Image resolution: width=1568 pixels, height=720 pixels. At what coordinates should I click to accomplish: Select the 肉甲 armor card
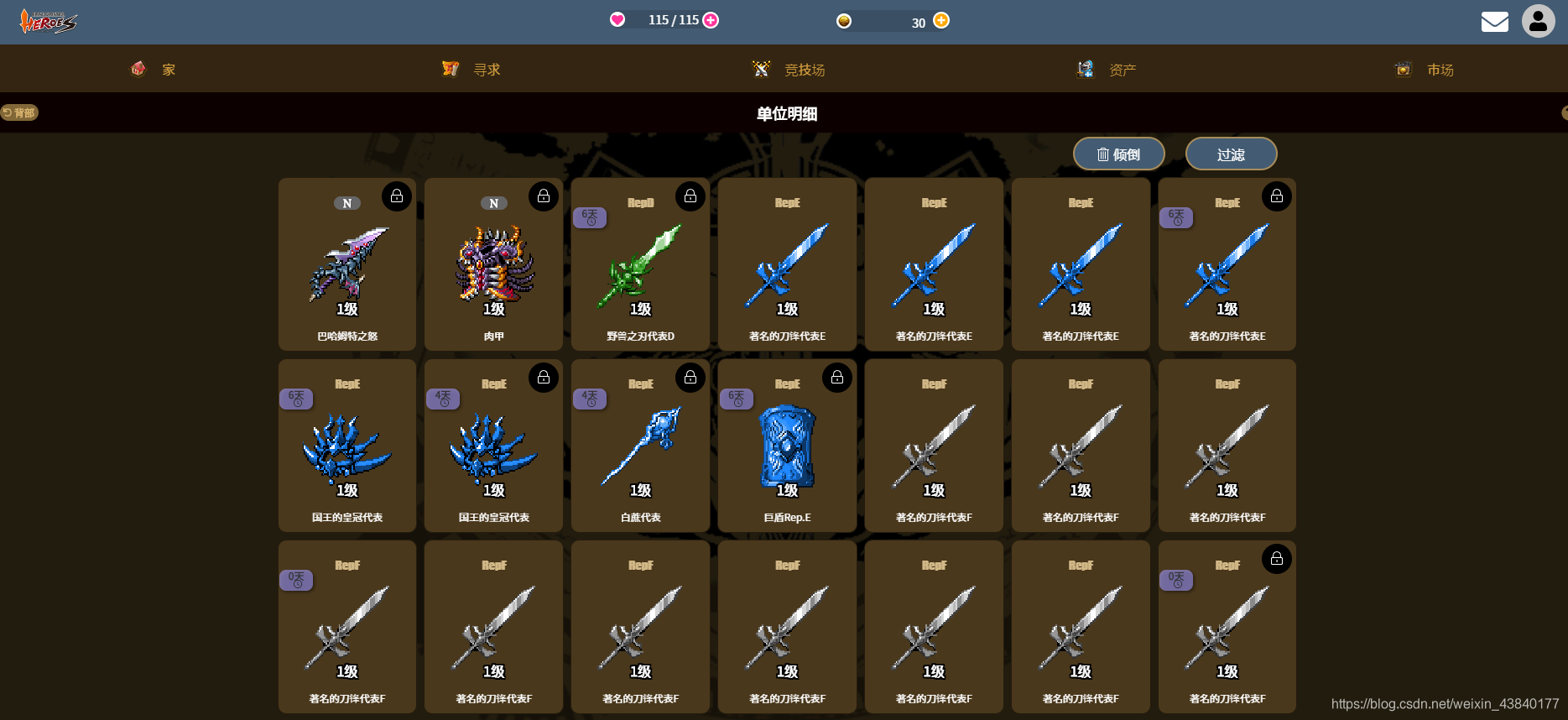(493, 269)
